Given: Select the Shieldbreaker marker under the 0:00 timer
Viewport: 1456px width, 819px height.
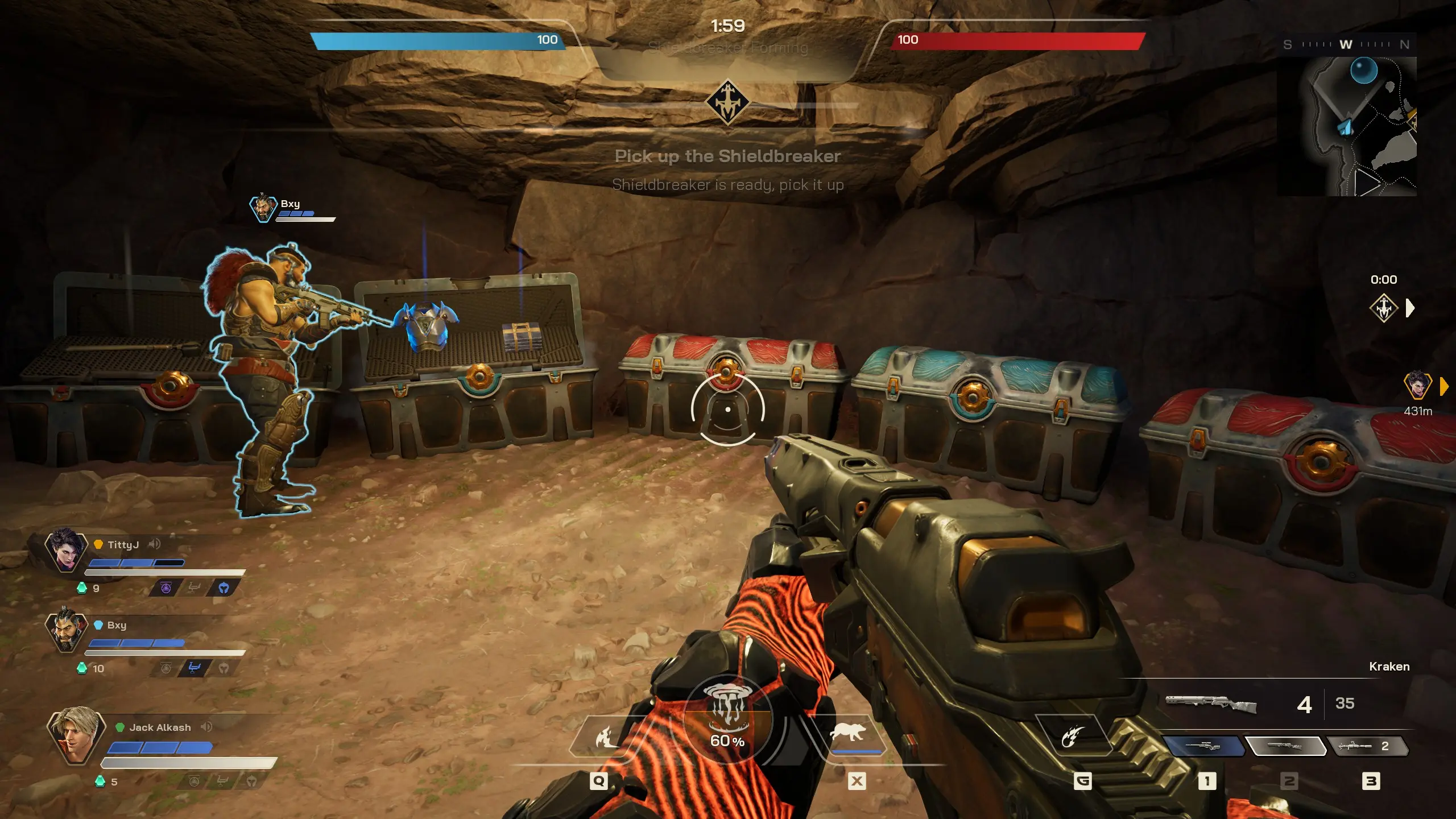Looking at the screenshot, I should click(1383, 308).
